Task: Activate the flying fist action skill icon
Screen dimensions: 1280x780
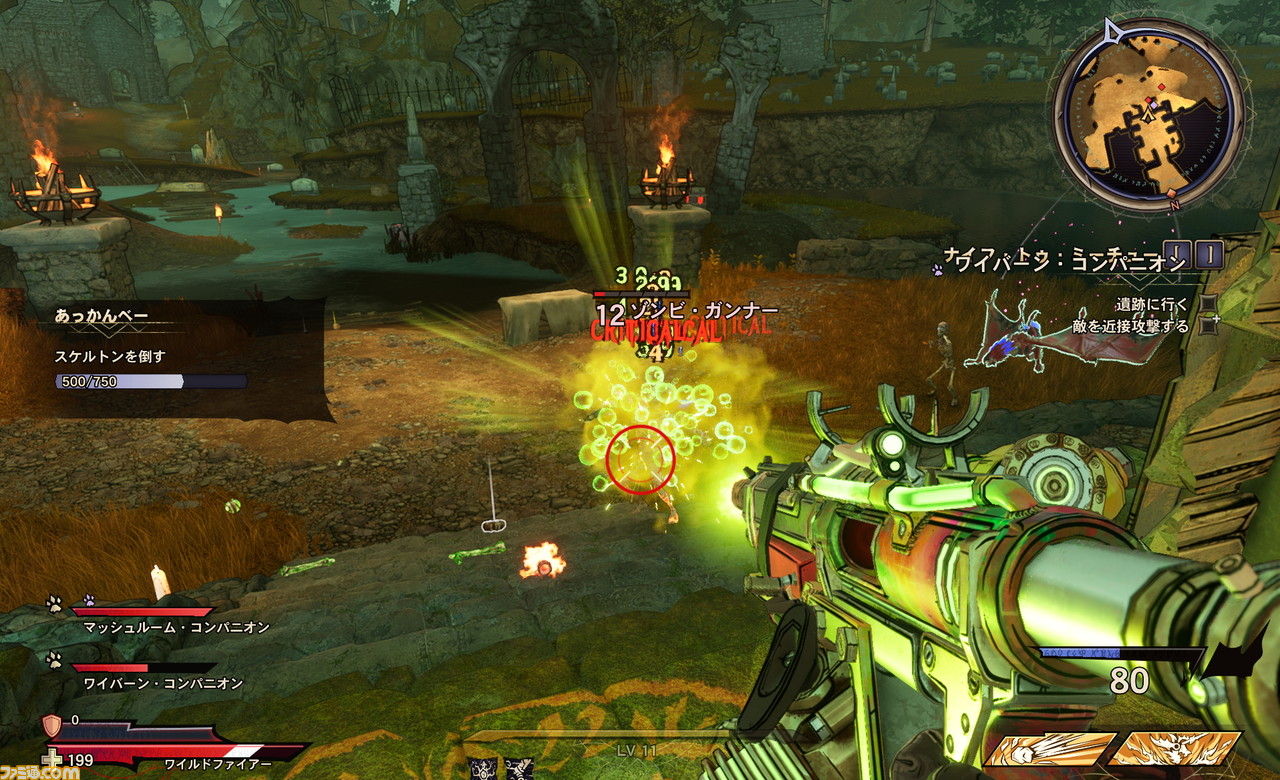Action: coord(1049,749)
